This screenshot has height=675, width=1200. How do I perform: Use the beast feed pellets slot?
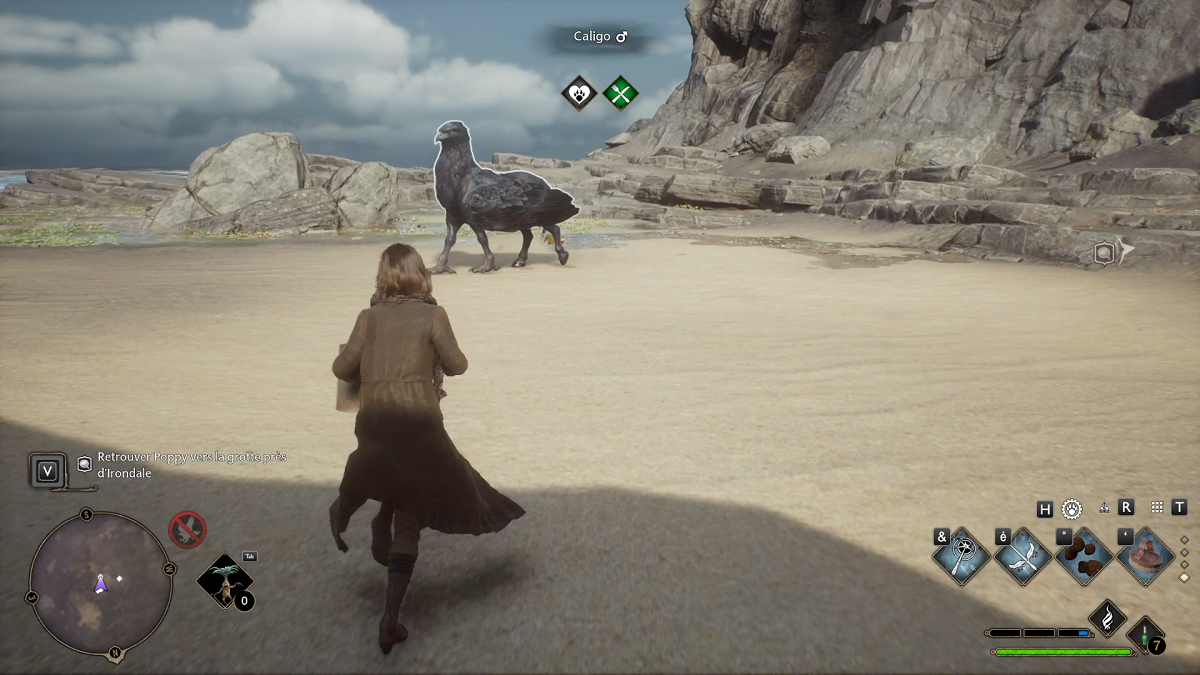click(x=1084, y=556)
